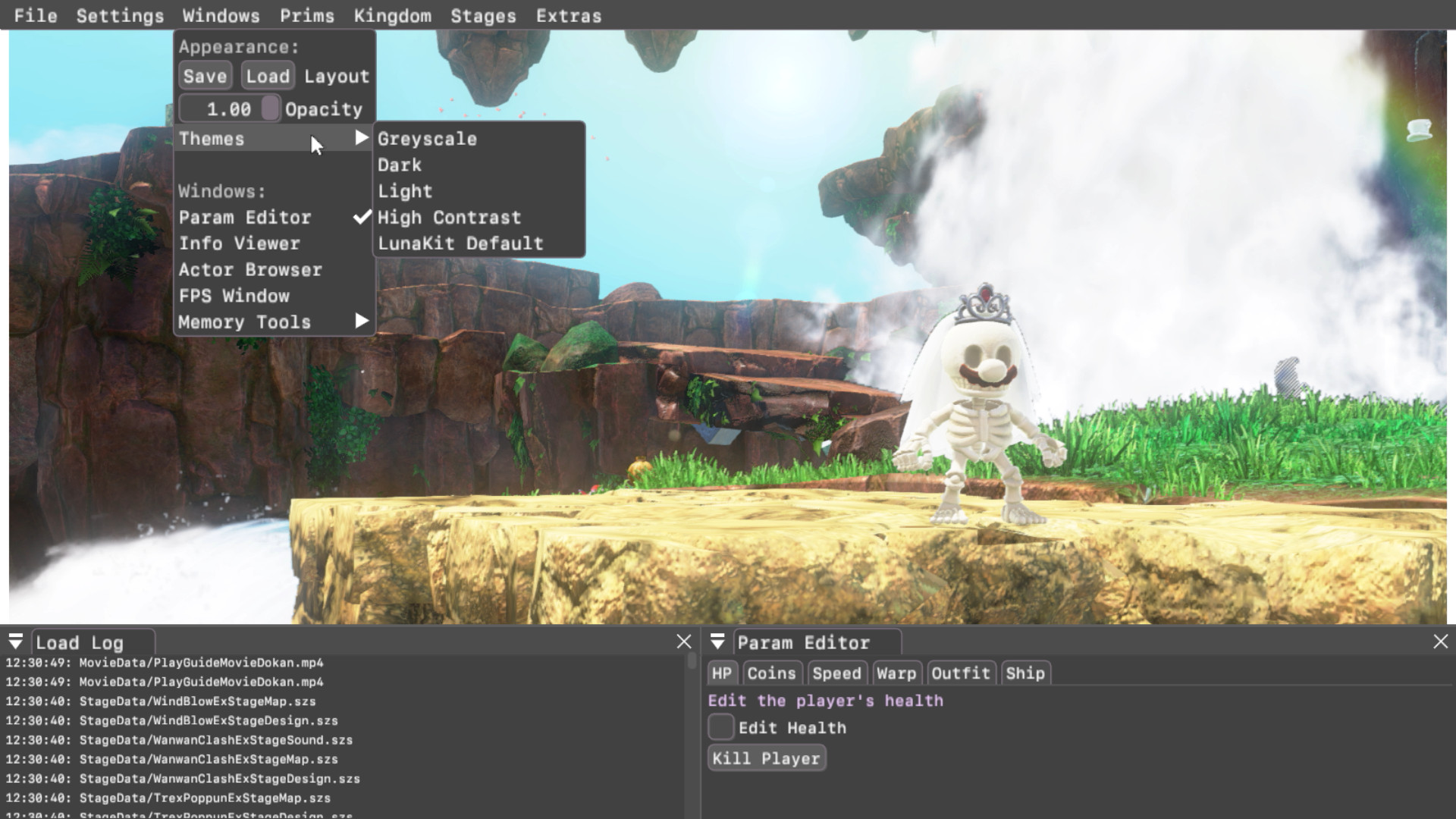1456x819 pixels.
Task: Expand the Memory Tools submenu
Action: [x=244, y=322]
